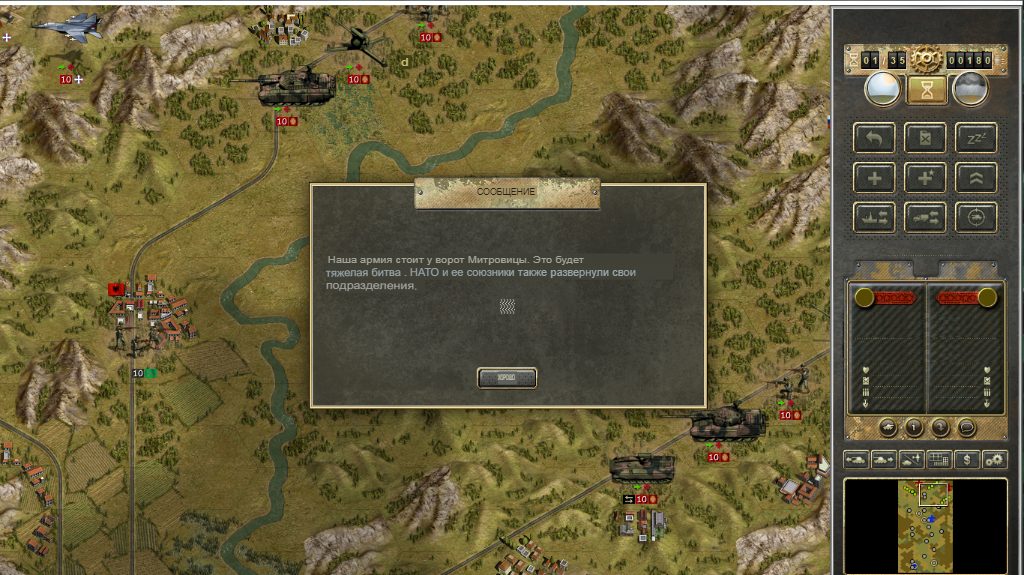Show unit info via round i button
Screen dimensions: 1024x575
pyautogui.click(x=914, y=427)
